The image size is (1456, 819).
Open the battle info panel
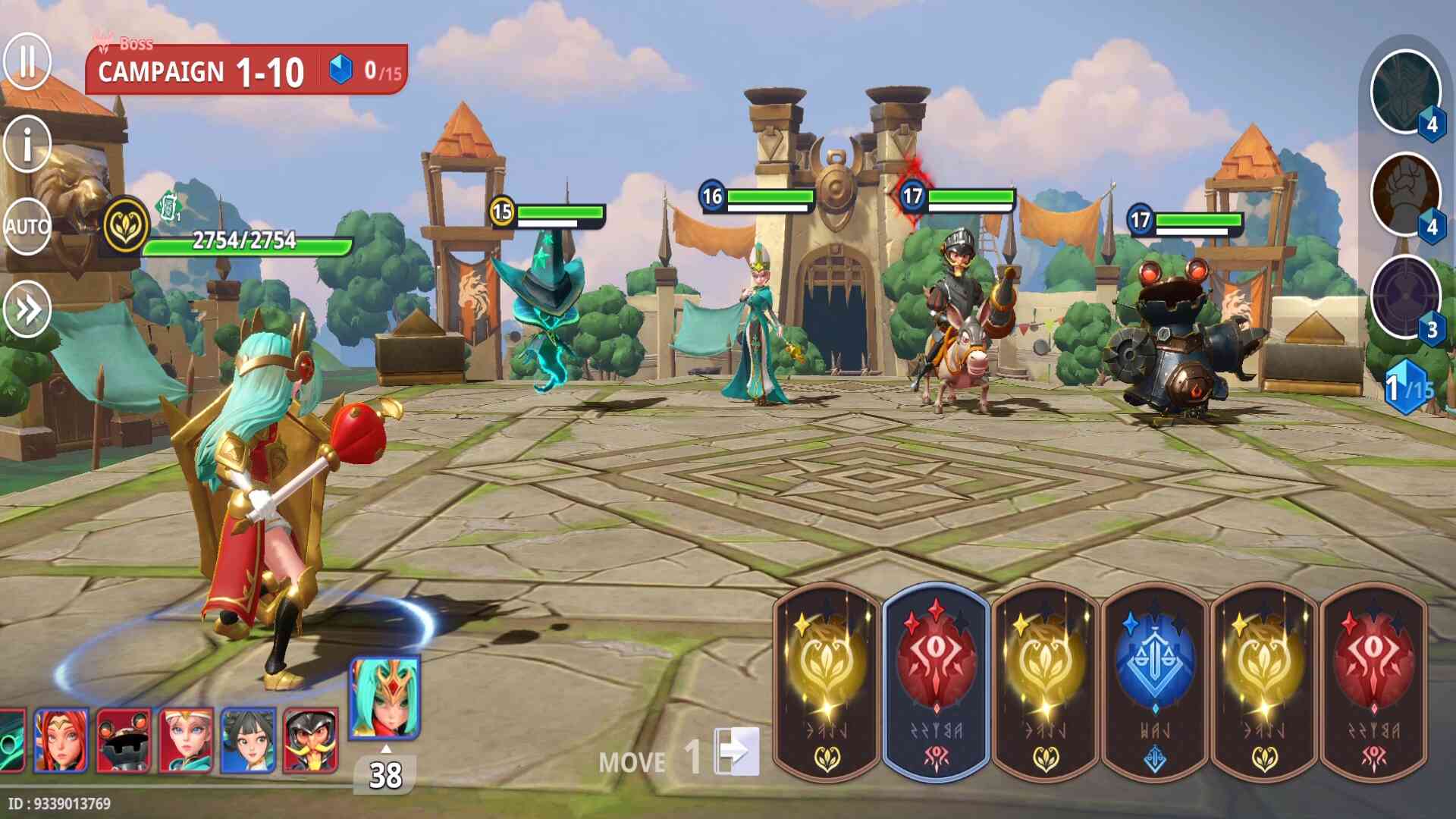(27, 144)
